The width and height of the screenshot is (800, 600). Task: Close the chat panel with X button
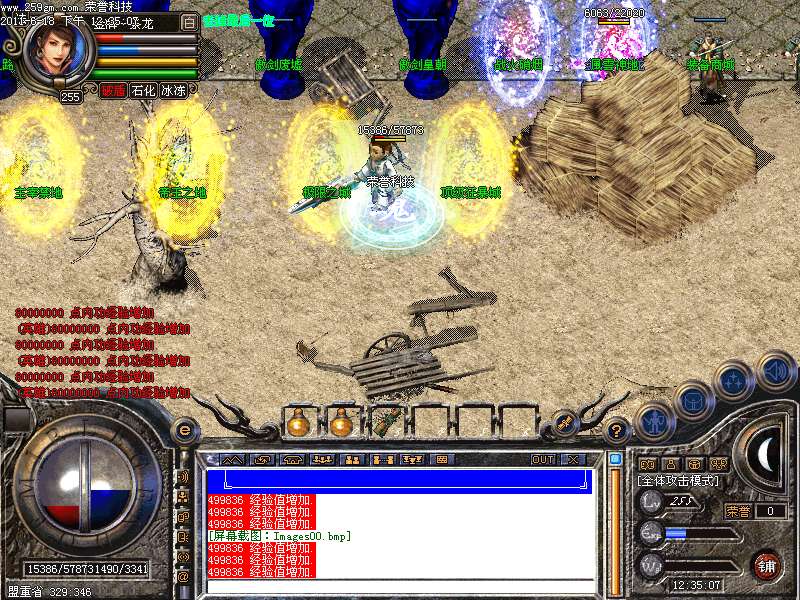[x=572, y=459]
